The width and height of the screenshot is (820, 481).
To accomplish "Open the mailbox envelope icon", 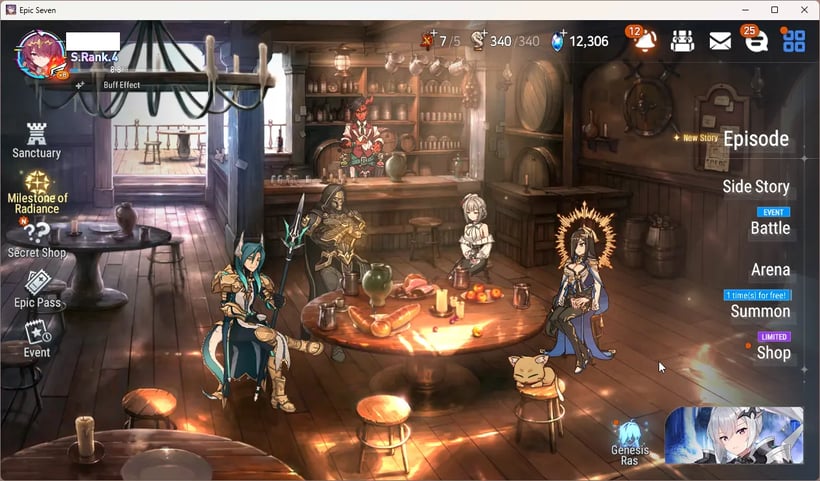I will tap(720, 41).
